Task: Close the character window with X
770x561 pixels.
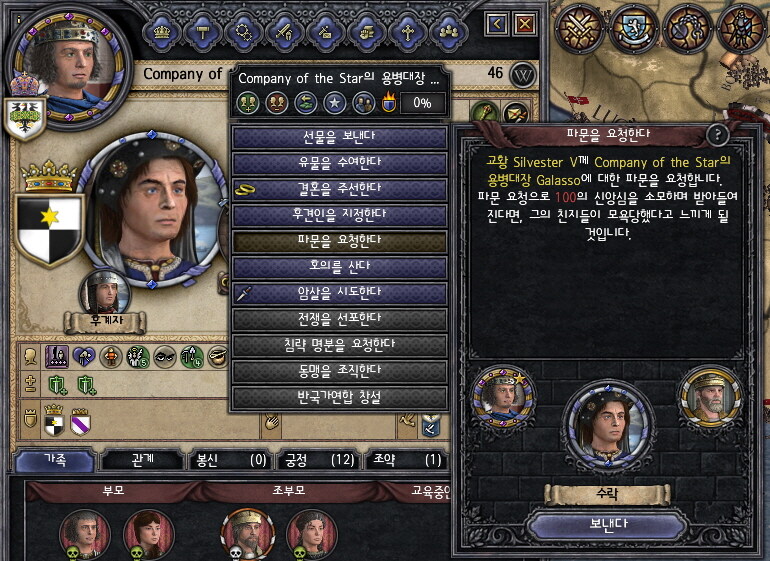Action: pos(524,23)
